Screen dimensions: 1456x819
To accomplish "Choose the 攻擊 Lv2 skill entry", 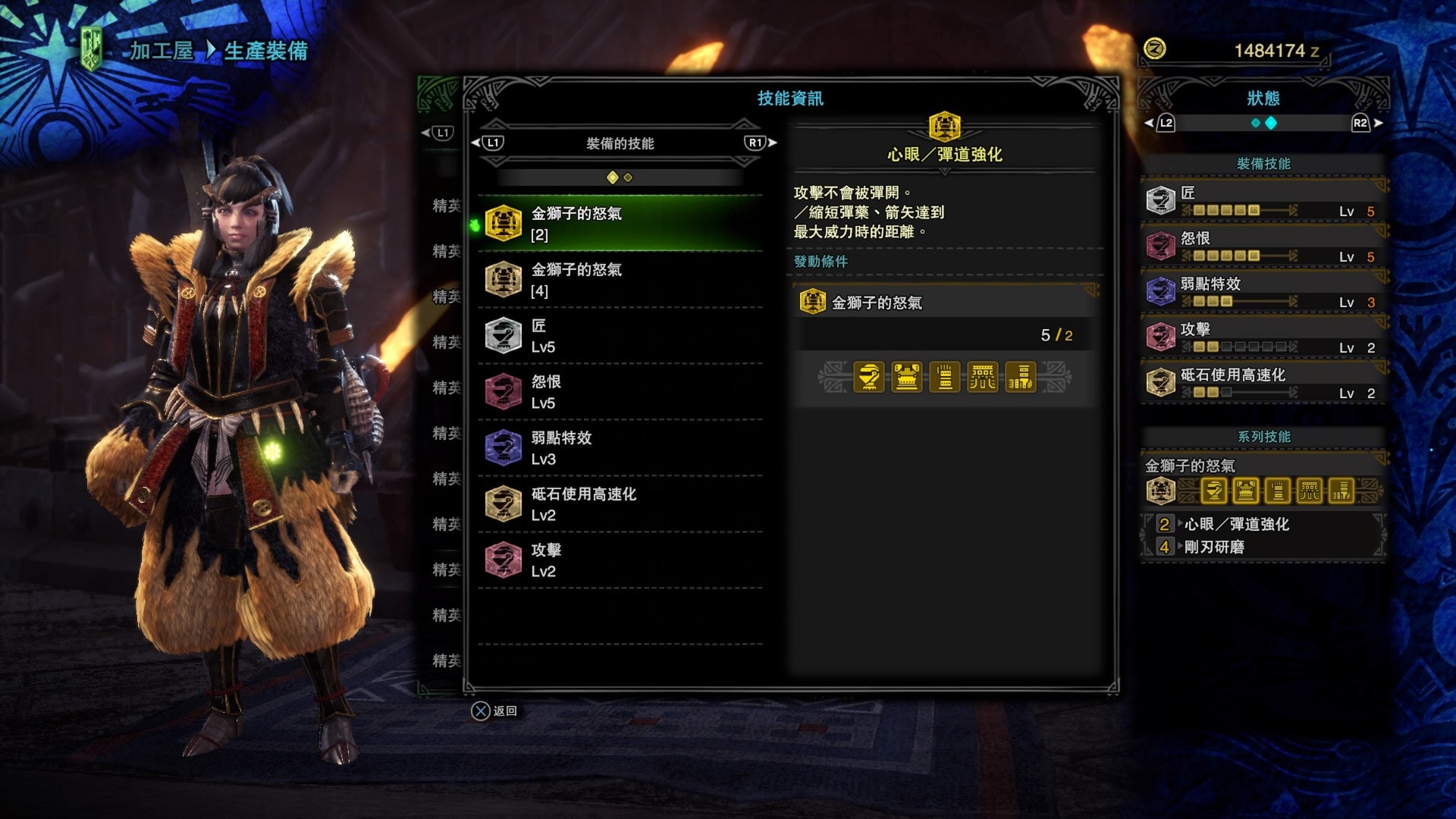I will pos(620,560).
